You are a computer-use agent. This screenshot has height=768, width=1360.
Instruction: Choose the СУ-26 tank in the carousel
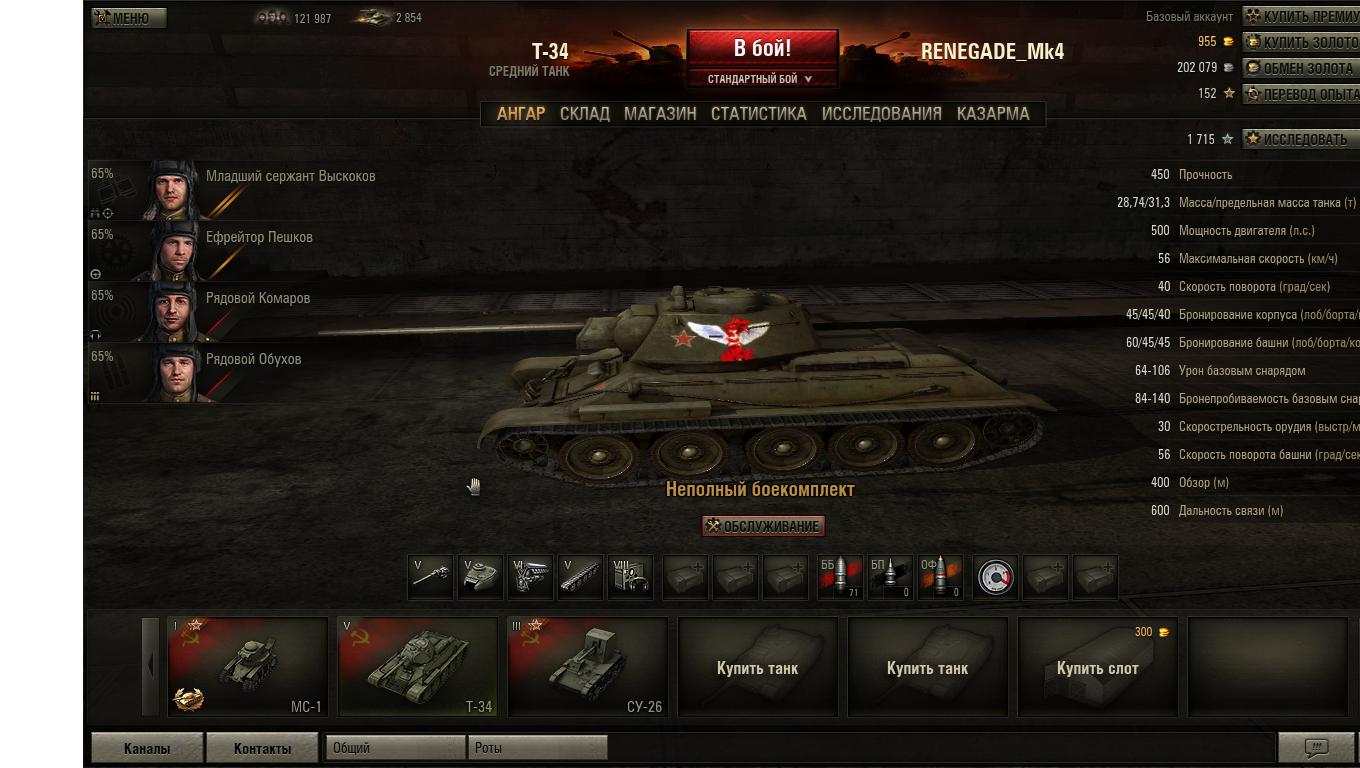[587, 667]
